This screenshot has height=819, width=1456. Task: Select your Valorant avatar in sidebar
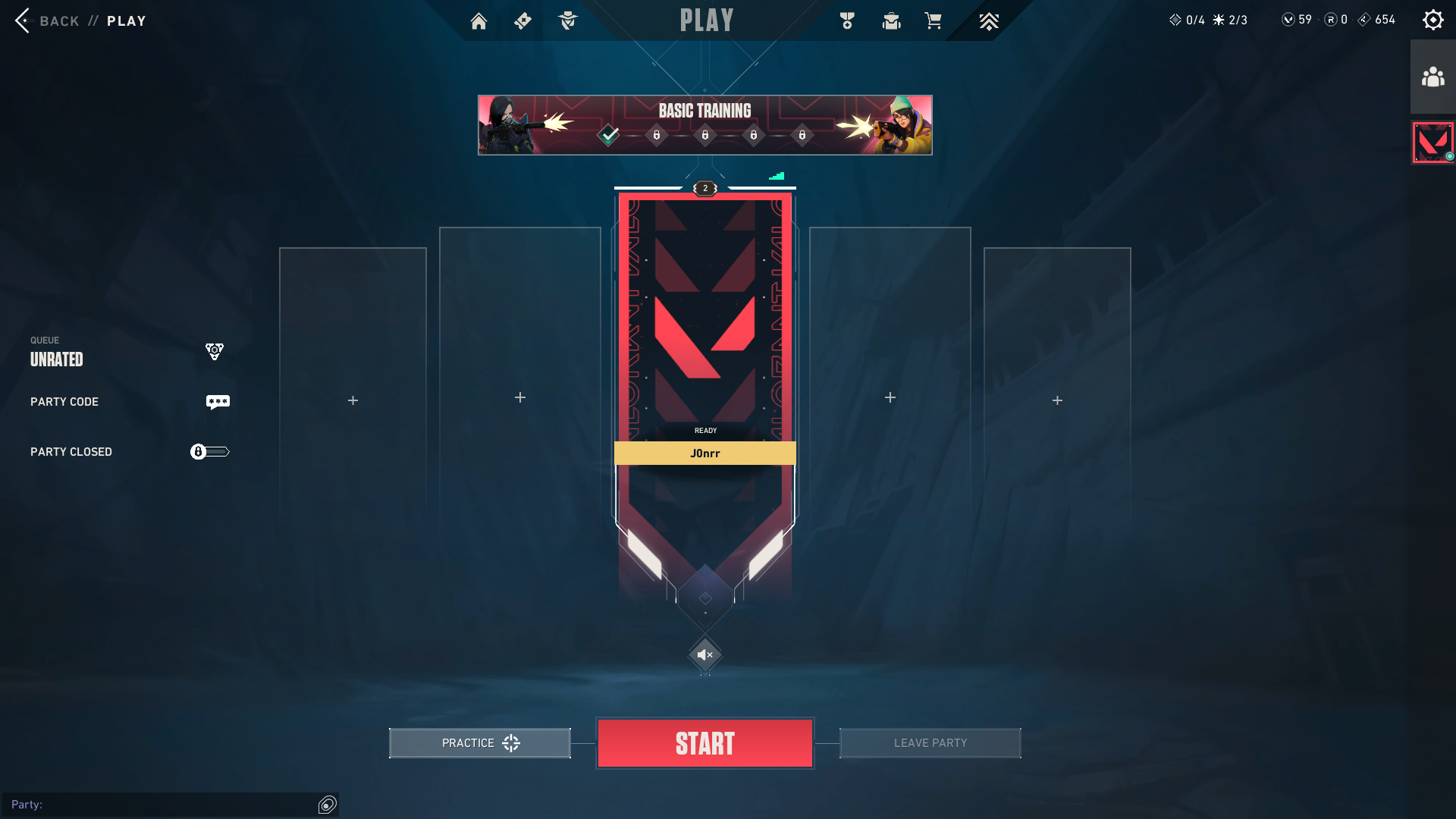pos(1432,143)
